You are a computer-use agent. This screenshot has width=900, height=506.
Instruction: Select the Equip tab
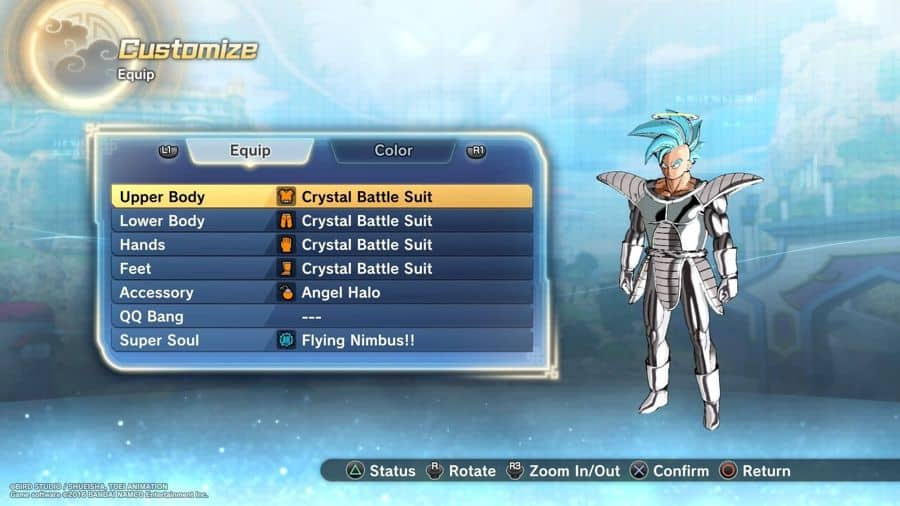click(x=250, y=151)
